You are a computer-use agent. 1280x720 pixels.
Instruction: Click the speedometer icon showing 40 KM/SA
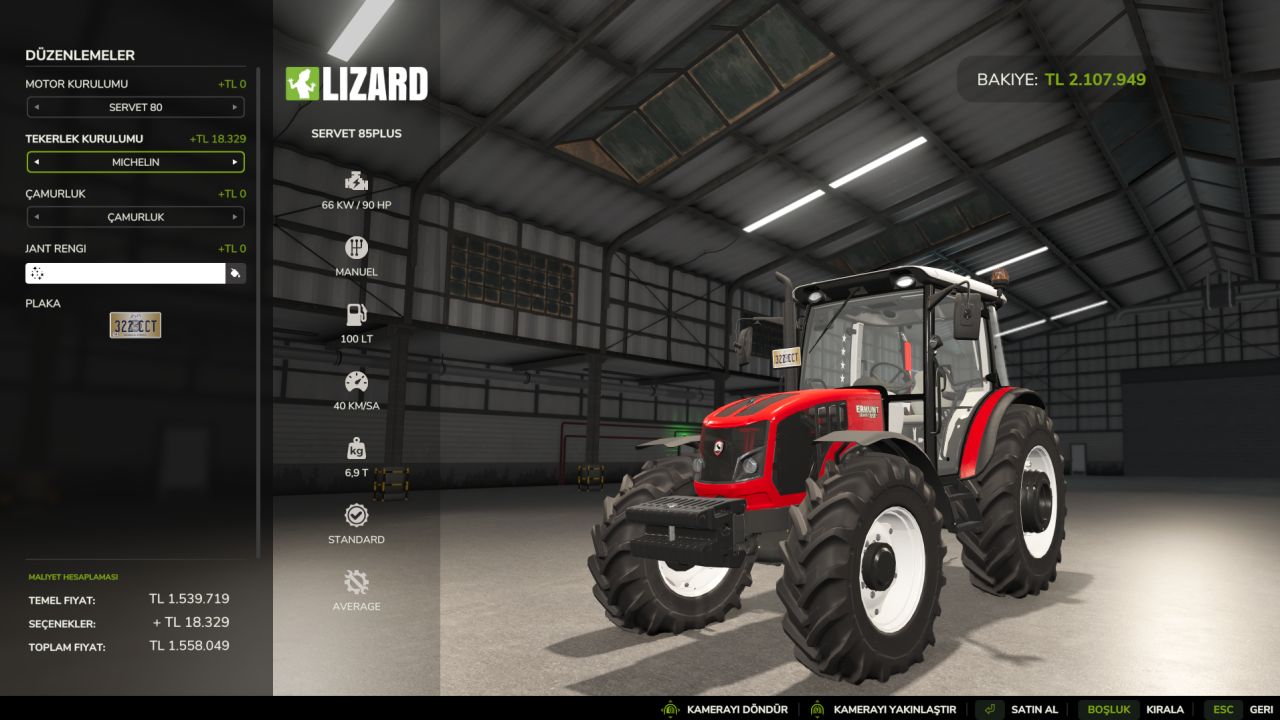pyautogui.click(x=355, y=382)
